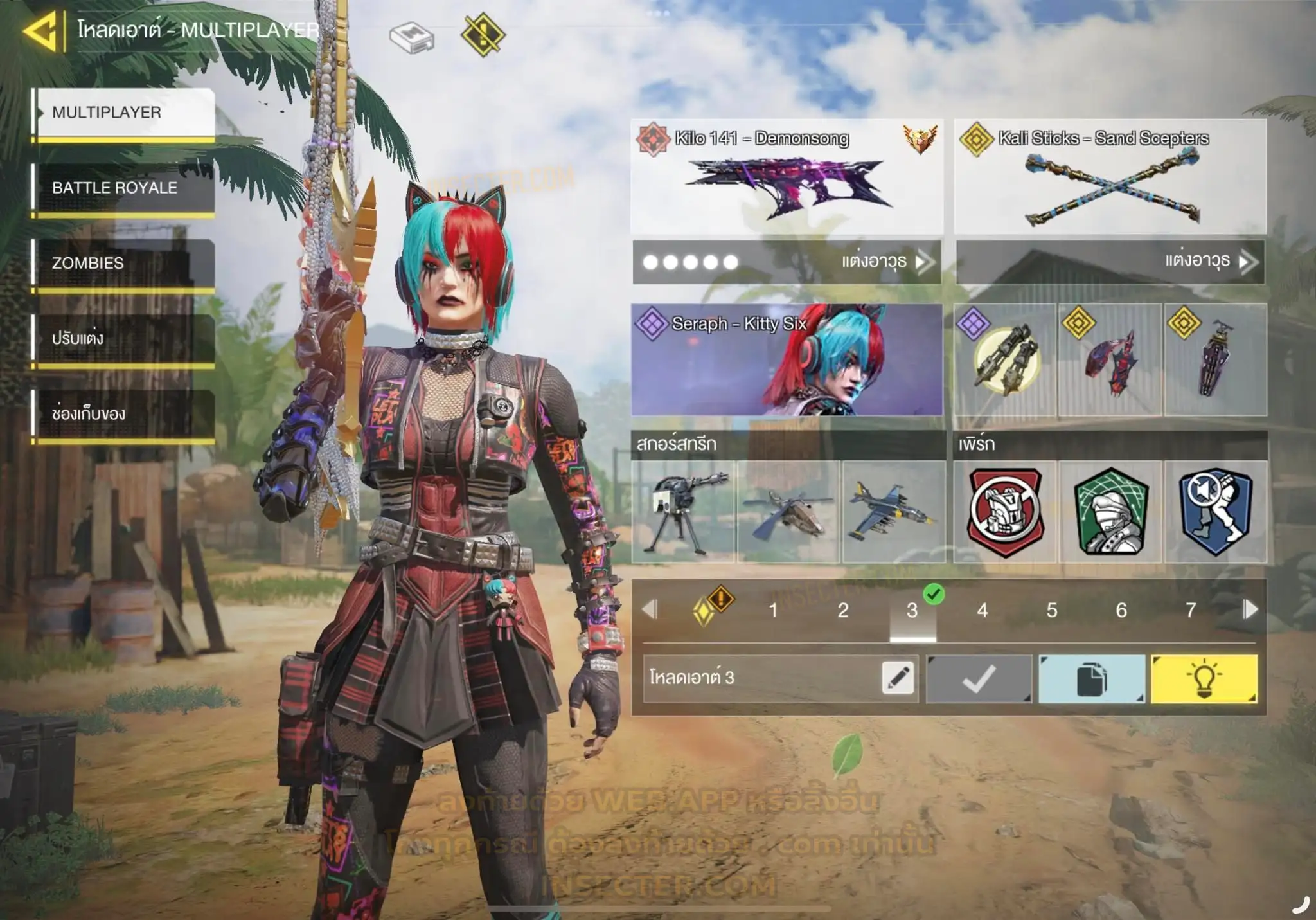Rename the loadout with the pencil icon
This screenshot has height=920, width=1316.
click(x=898, y=678)
